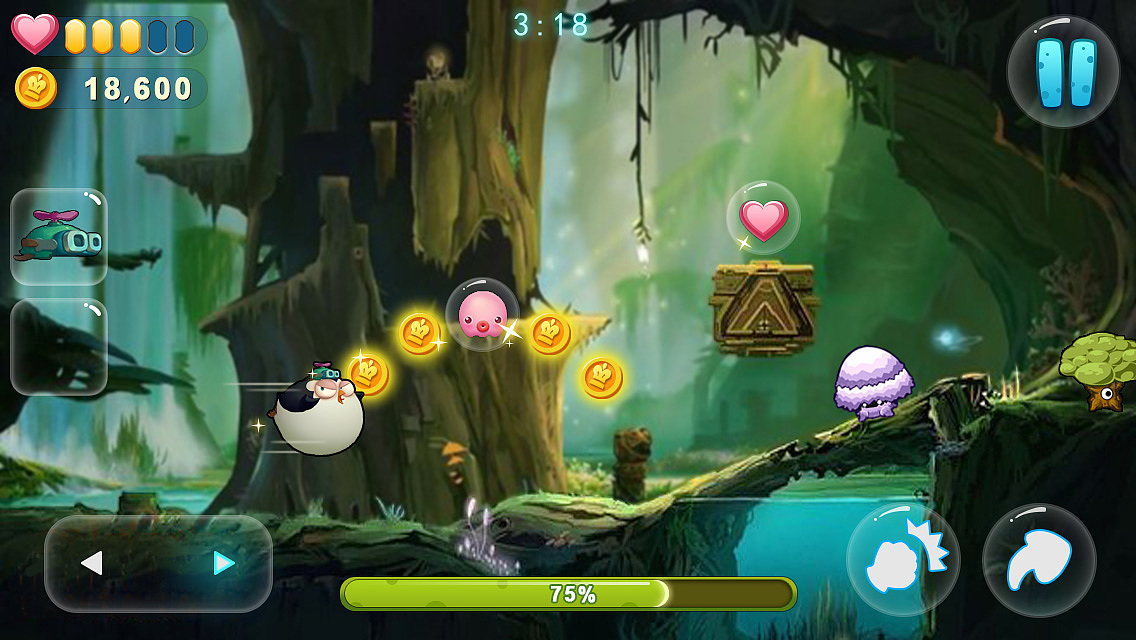This screenshot has width=1136, height=640.
Task: Activate the punch attack button
Action: (902, 560)
